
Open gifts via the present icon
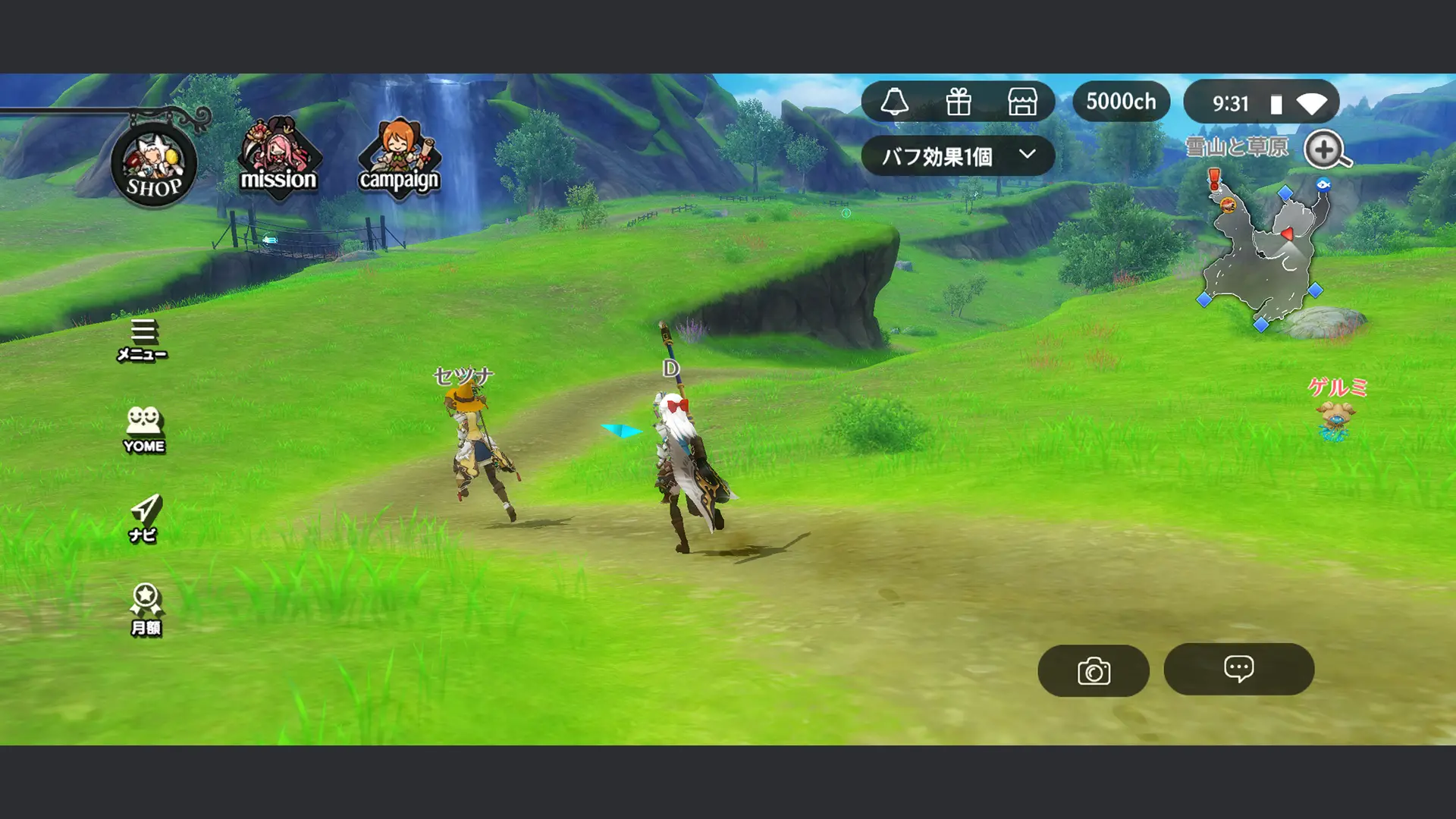[960, 102]
